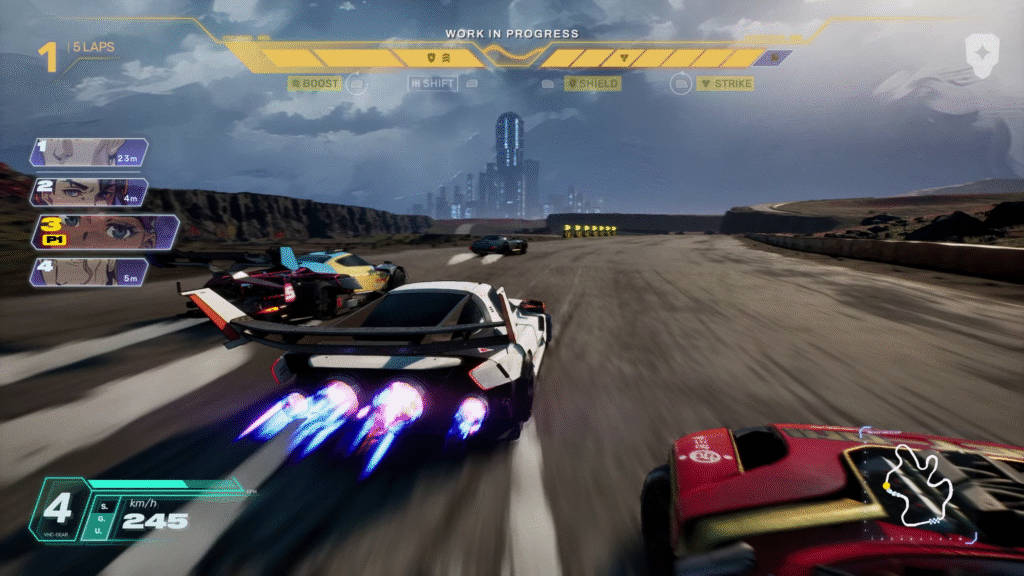Open the track minimap
The height and width of the screenshot is (576, 1024).
[x=921, y=486]
